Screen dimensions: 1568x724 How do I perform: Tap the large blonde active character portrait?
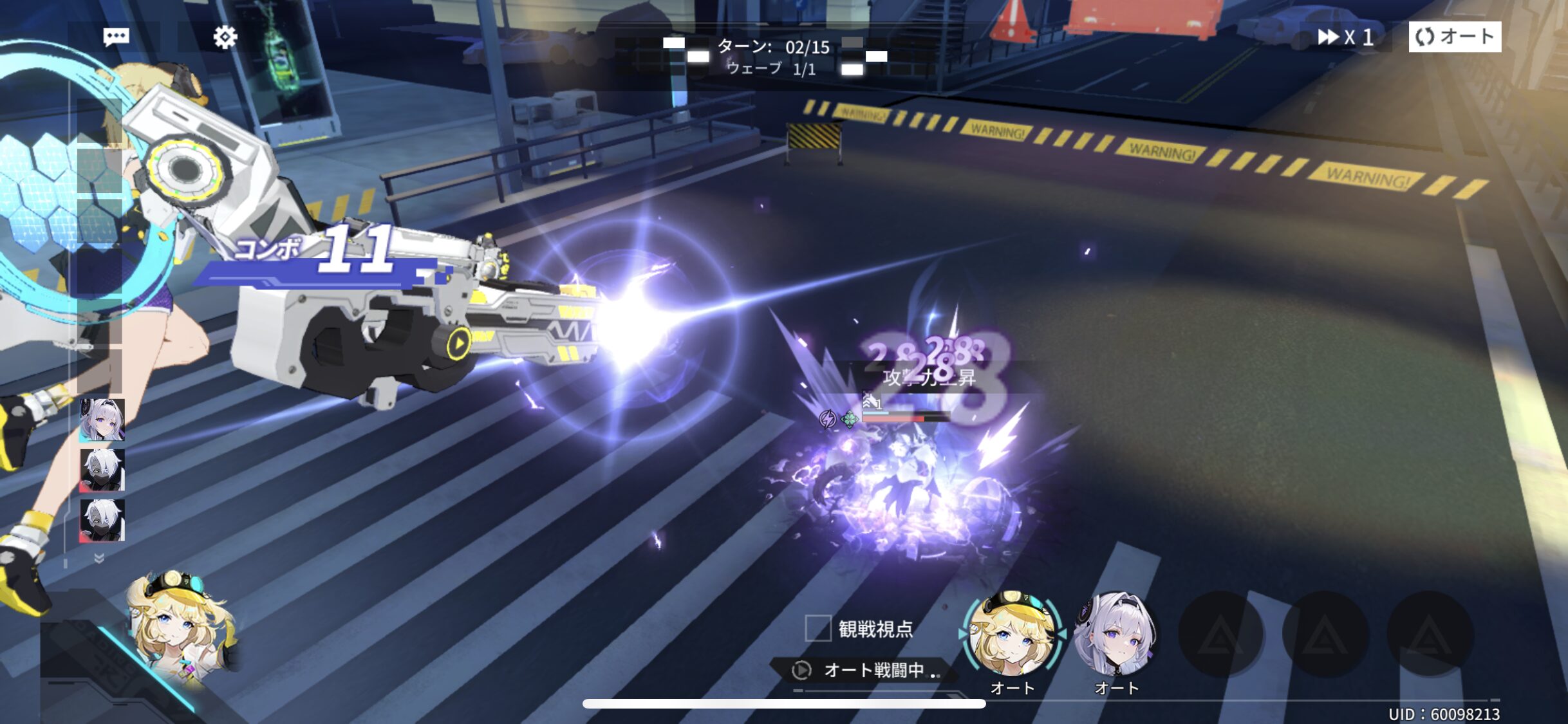(182, 627)
